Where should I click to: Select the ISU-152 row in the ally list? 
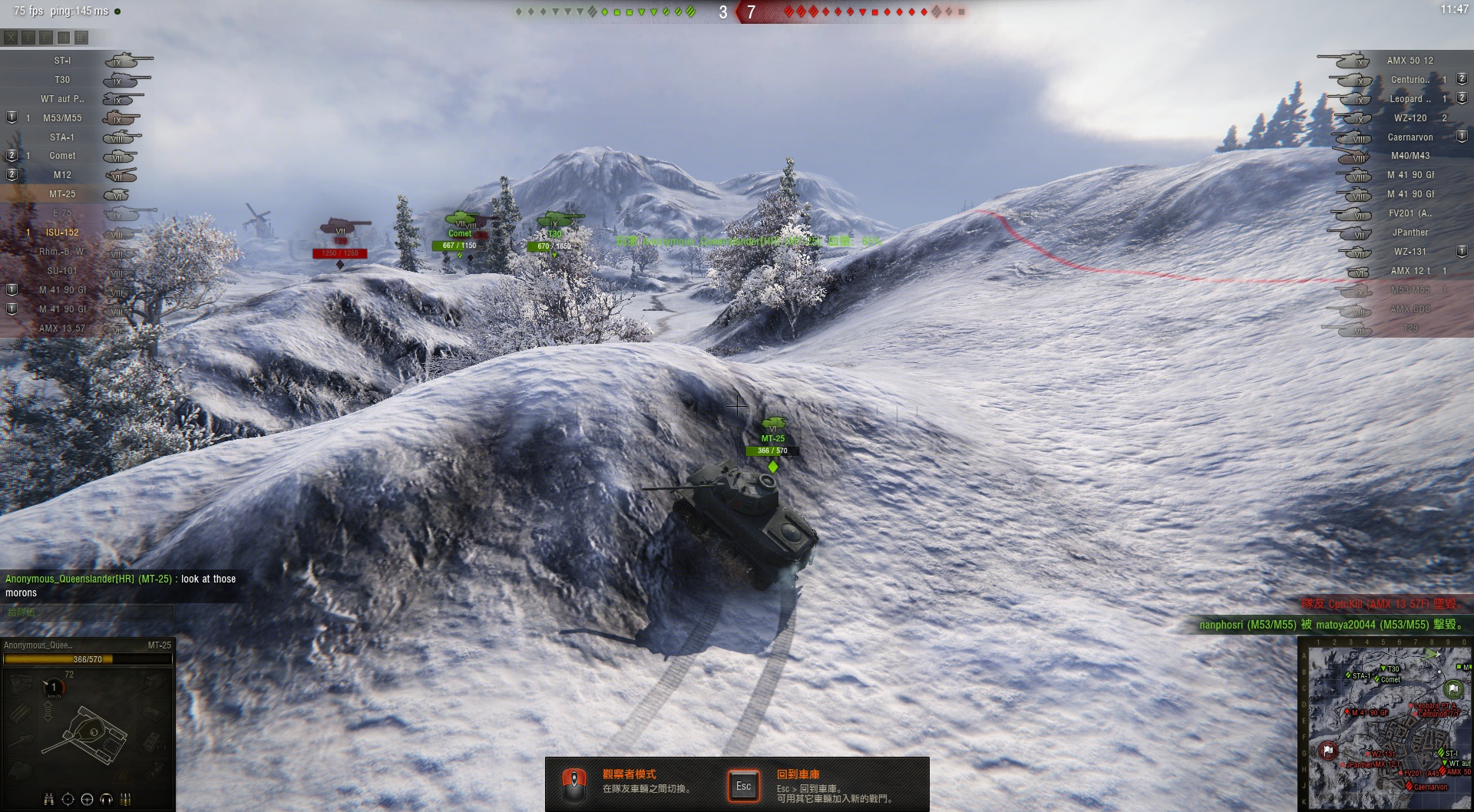[x=62, y=233]
